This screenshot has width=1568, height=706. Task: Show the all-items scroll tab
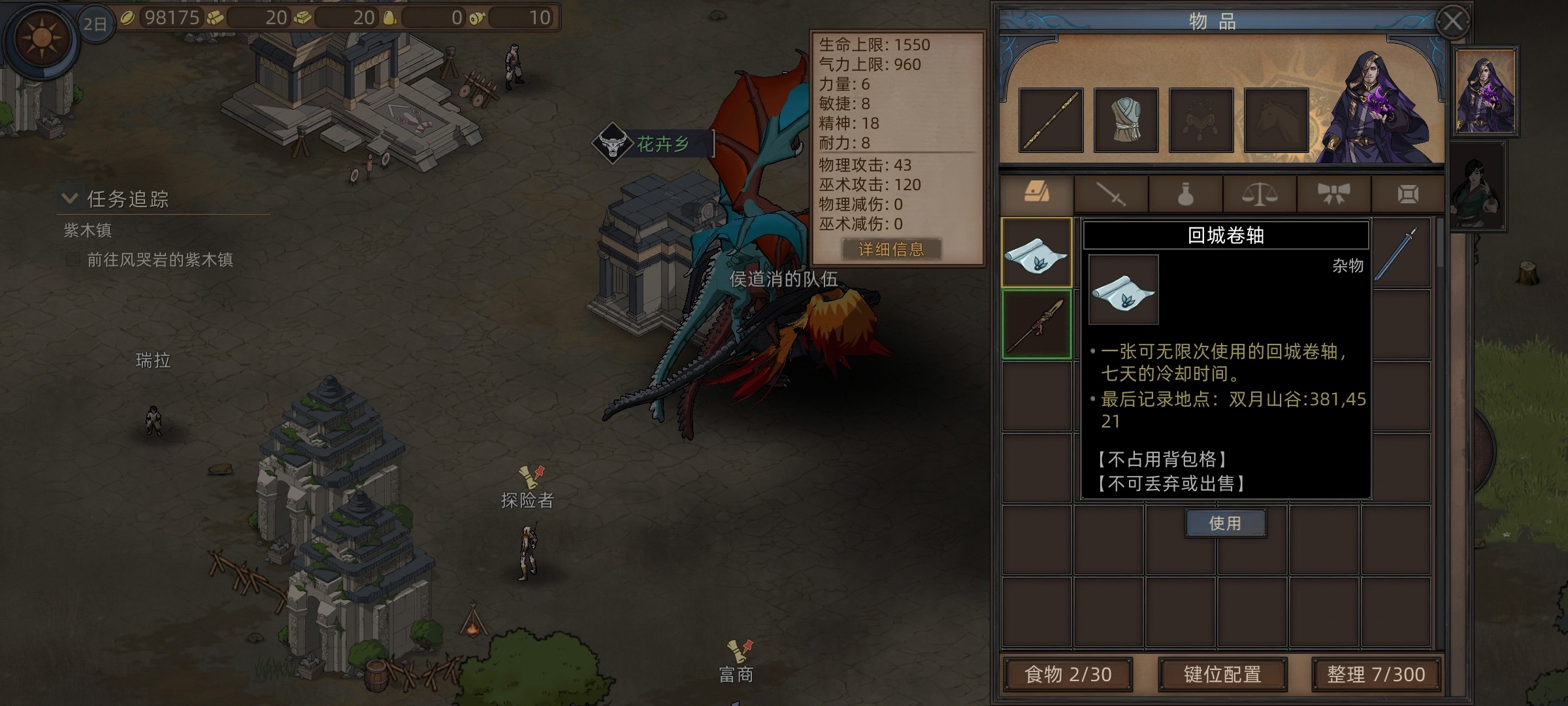[1037, 193]
